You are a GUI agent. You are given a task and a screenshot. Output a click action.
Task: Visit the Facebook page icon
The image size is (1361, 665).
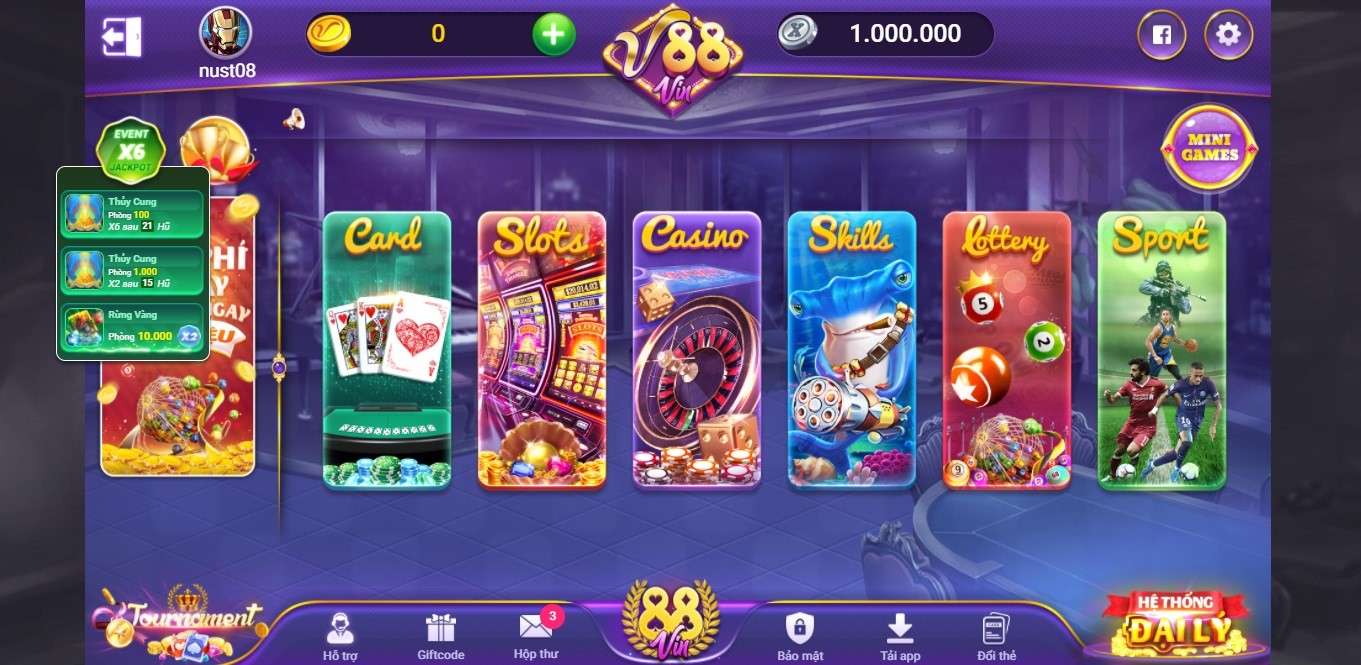click(1161, 35)
